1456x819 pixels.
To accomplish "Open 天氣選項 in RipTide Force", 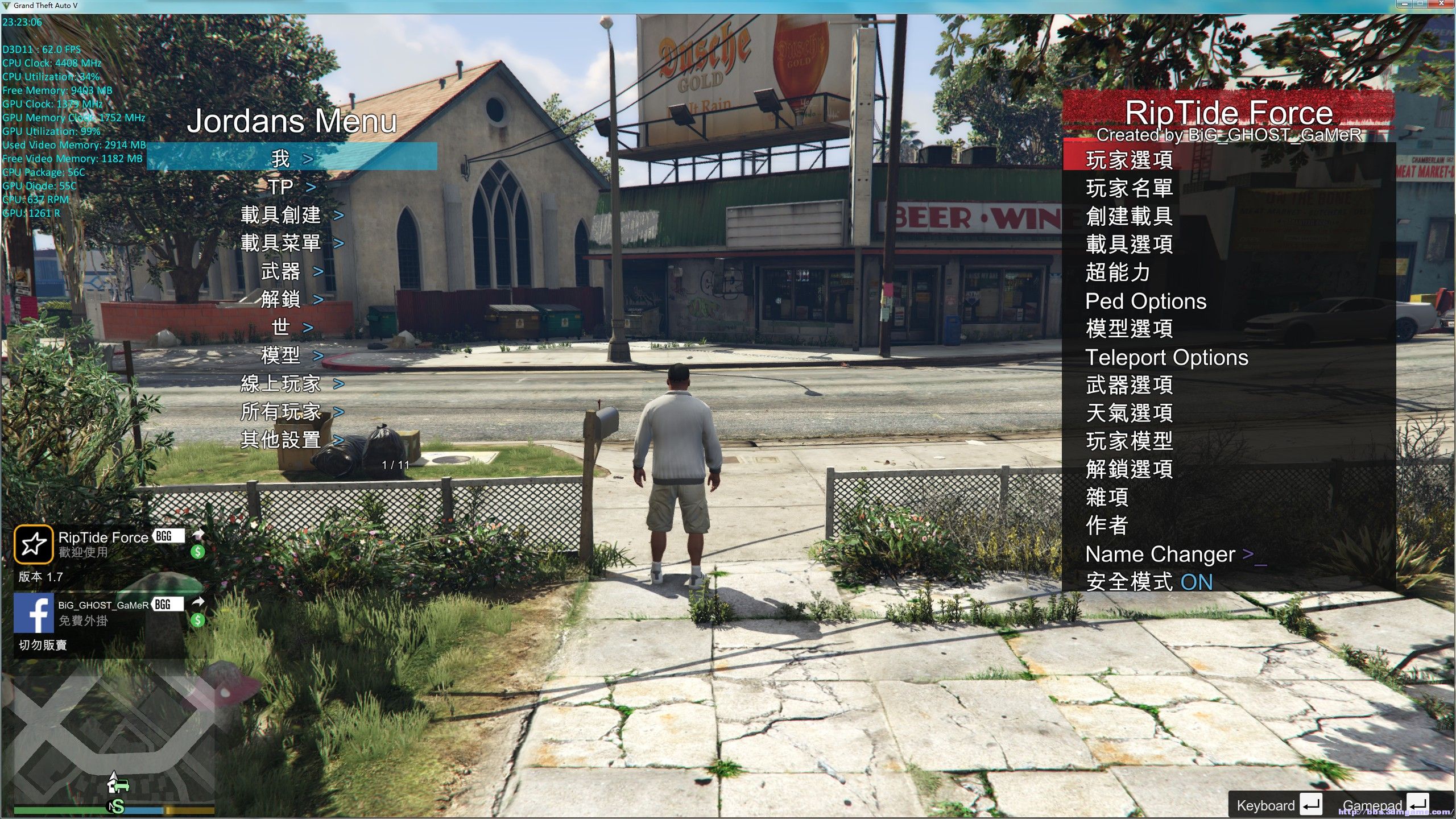I will pos(1129,413).
